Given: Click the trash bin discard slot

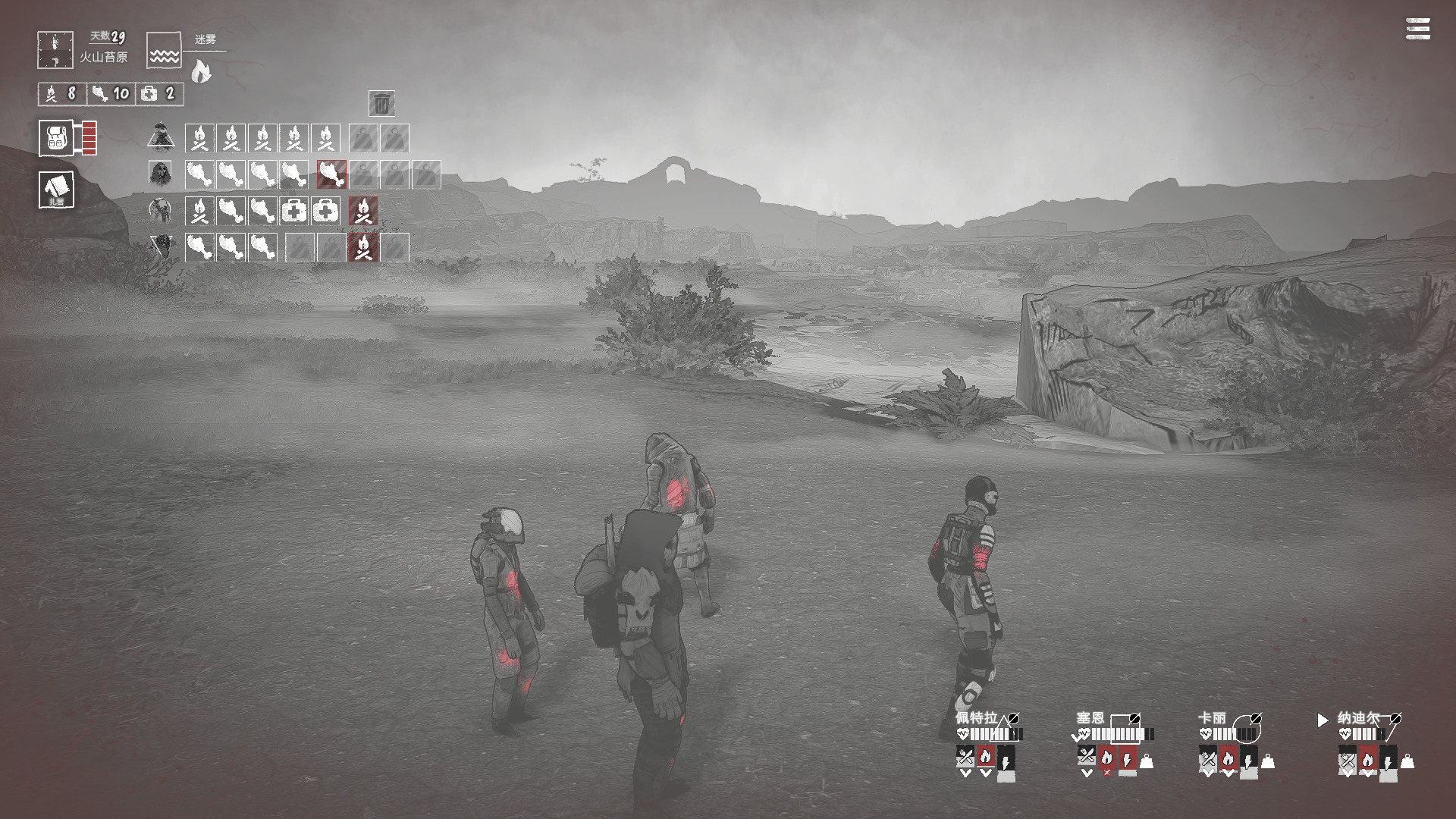Looking at the screenshot, I should [381, 103].
